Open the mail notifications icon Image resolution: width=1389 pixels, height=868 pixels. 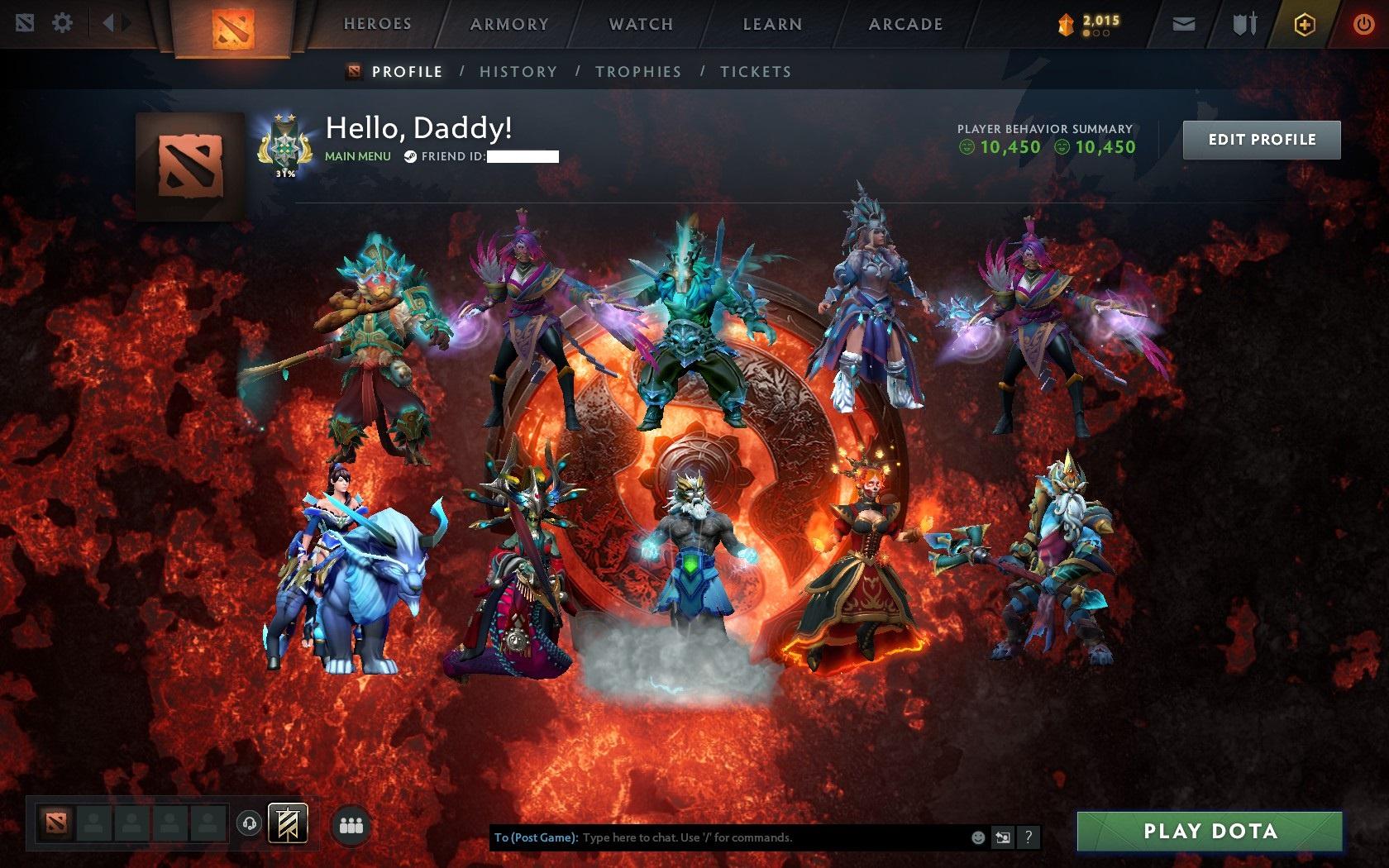click(x=1184, y=24)
